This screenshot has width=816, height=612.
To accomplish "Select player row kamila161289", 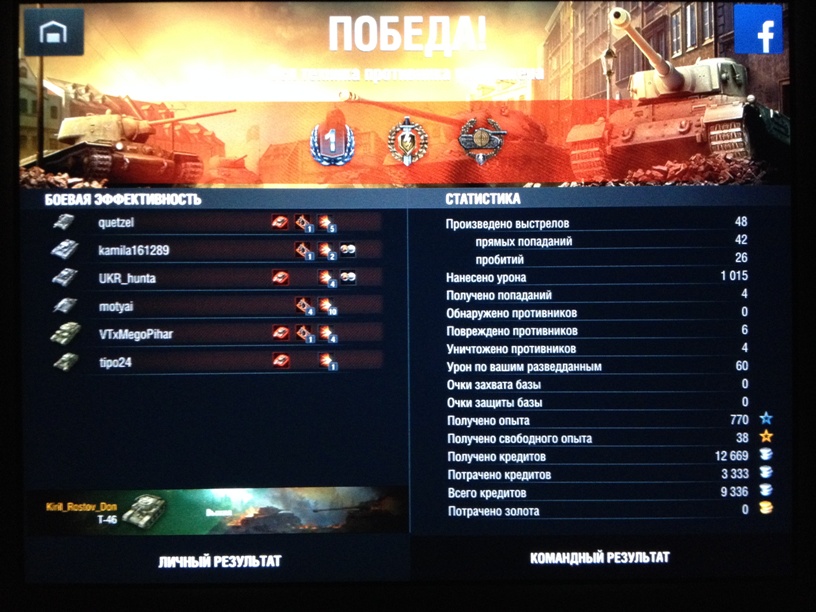I will tap(215, 251).
